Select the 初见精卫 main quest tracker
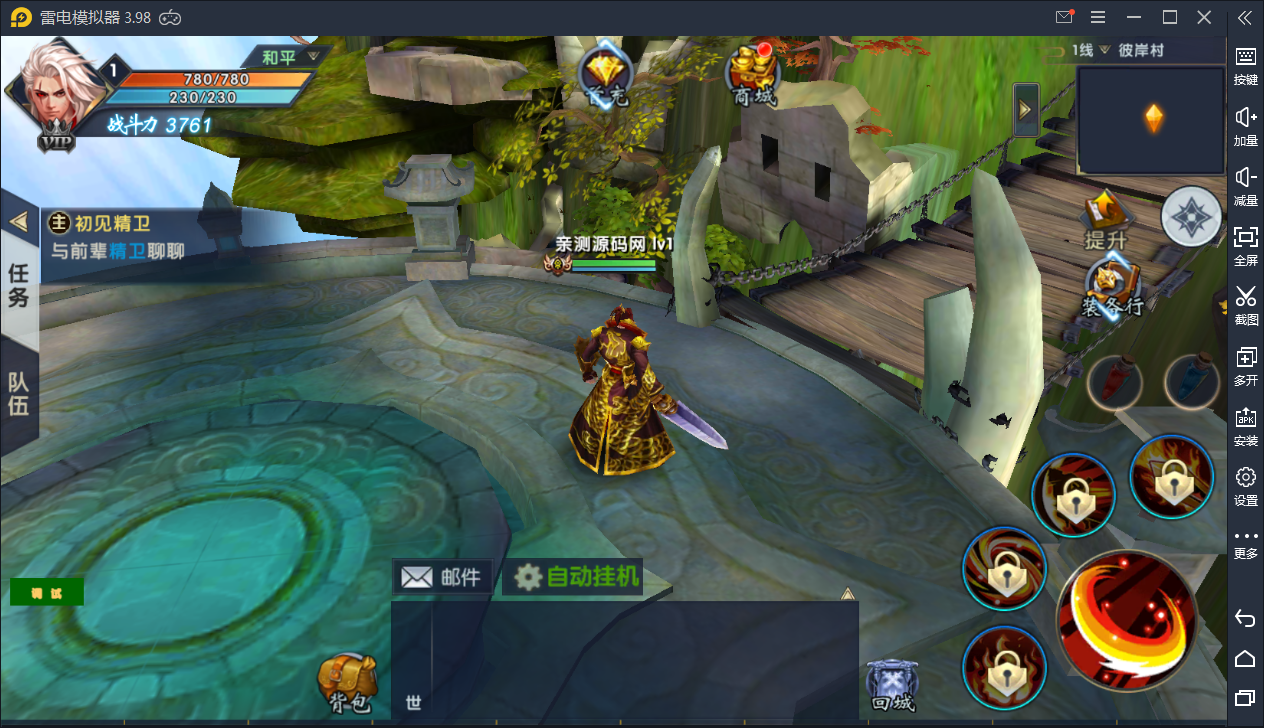The image size is (1264, 728). click(120, 236)
